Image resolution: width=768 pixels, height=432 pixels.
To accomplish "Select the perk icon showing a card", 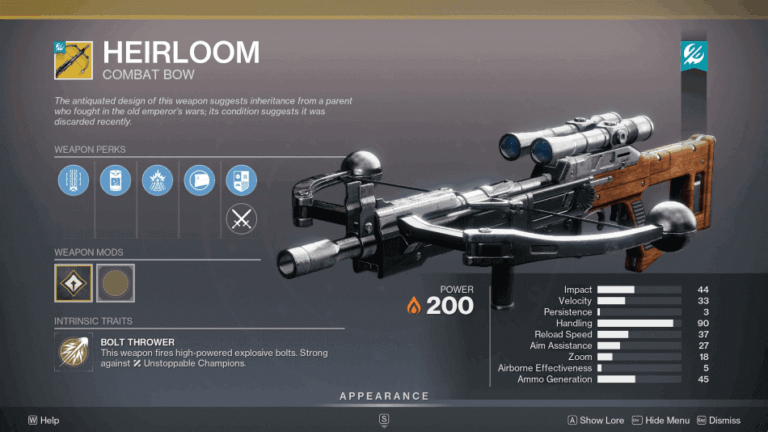I will (x=199, y=182).
